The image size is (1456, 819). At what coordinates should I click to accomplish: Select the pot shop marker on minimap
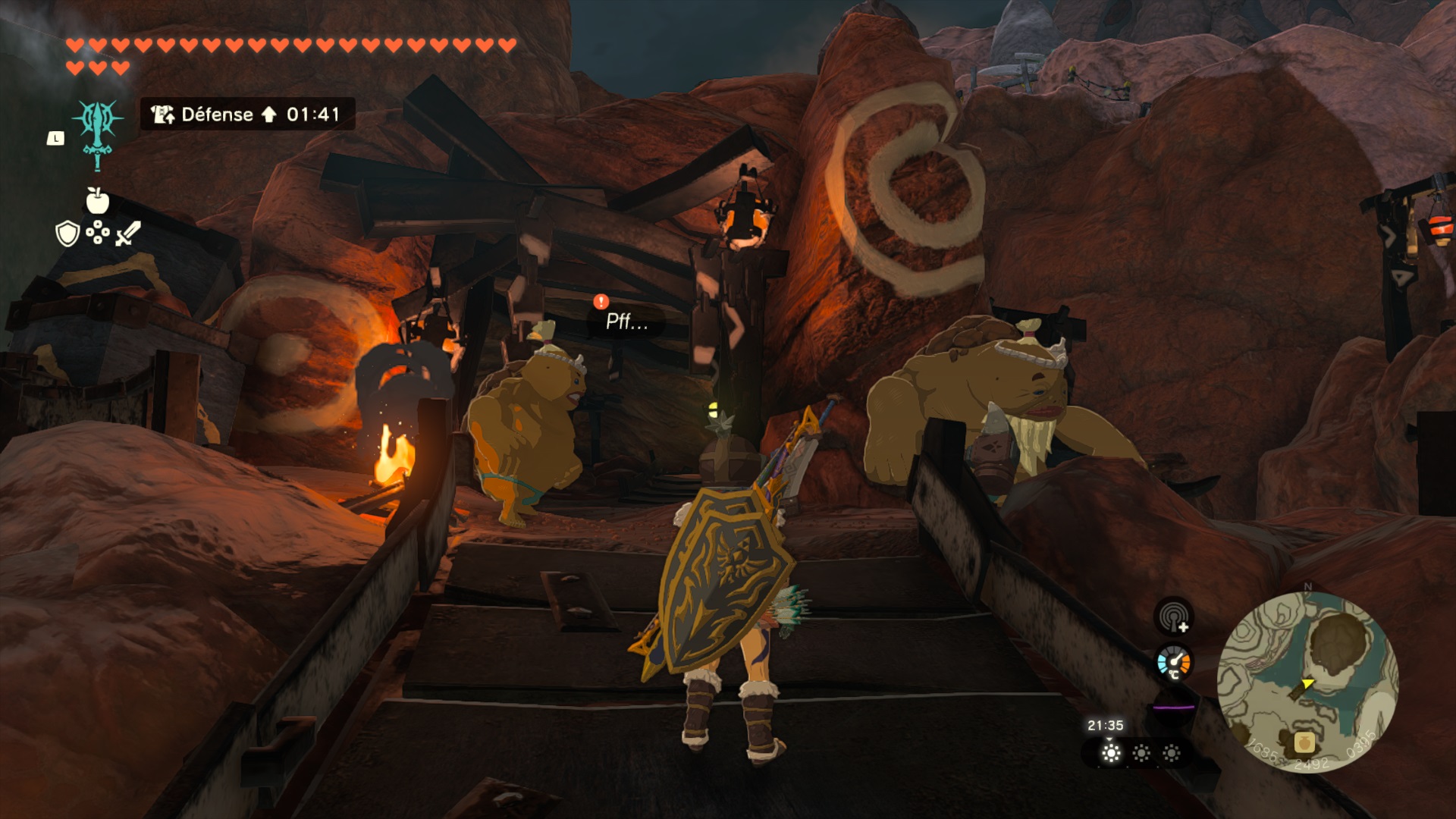(1304, 742)
